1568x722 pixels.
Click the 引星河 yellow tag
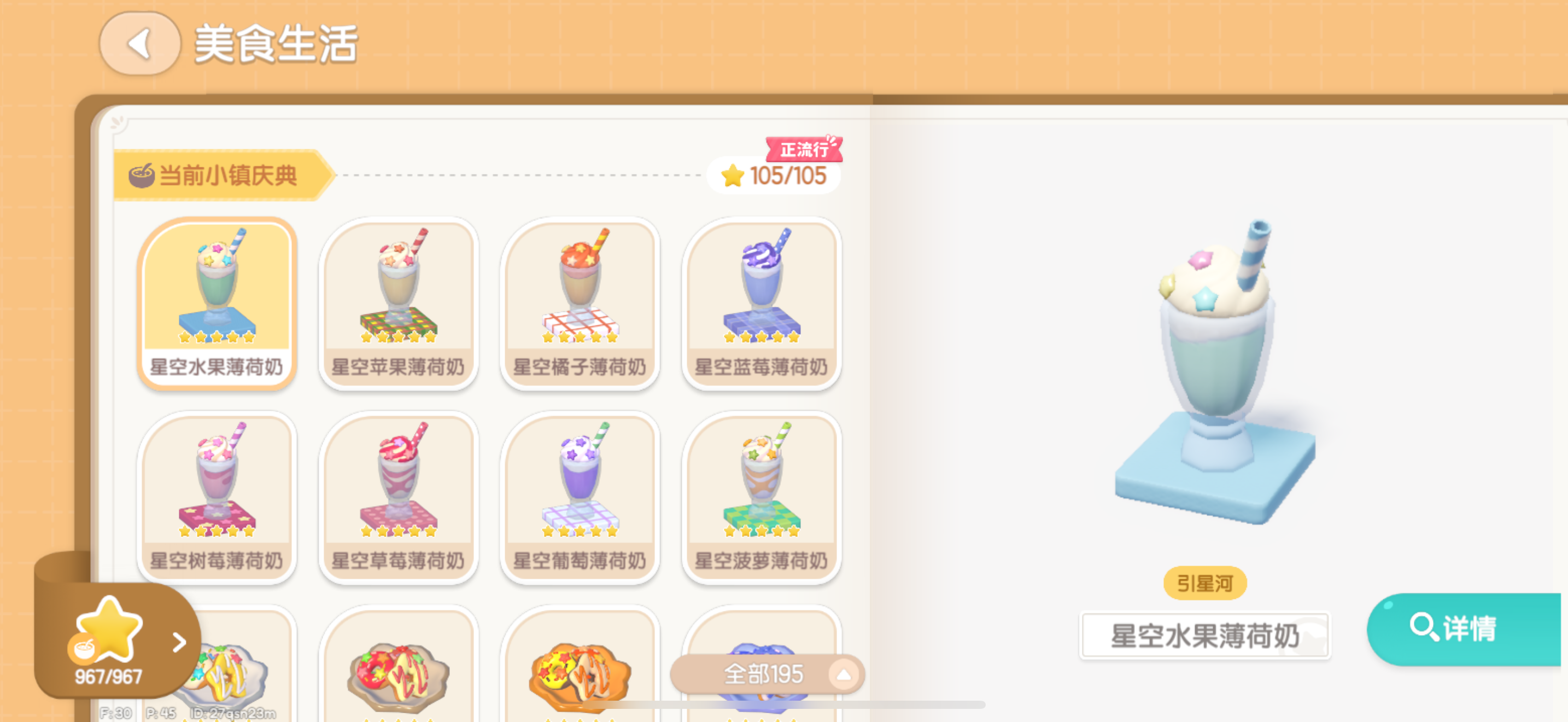[1204, 583]
